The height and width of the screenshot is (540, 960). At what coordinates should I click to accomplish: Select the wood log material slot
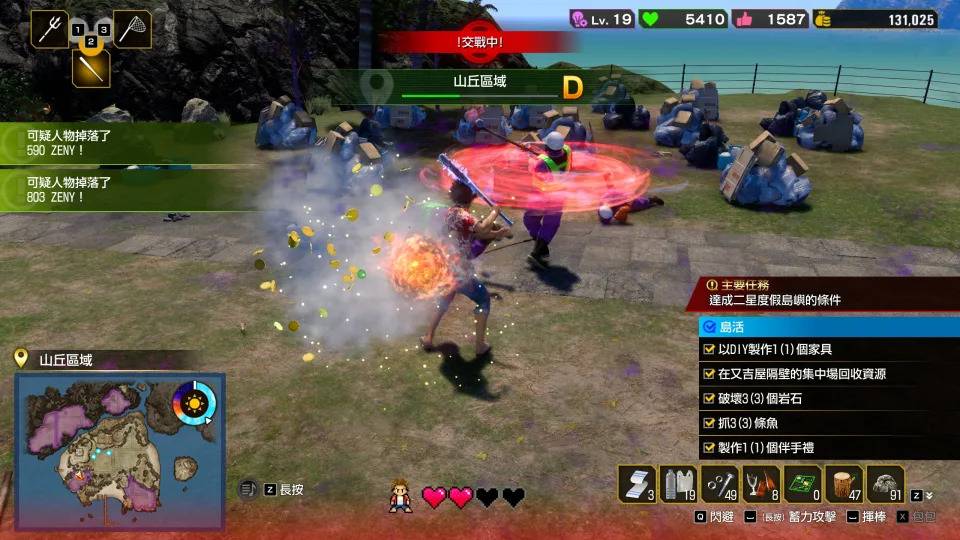coord(844,483)
